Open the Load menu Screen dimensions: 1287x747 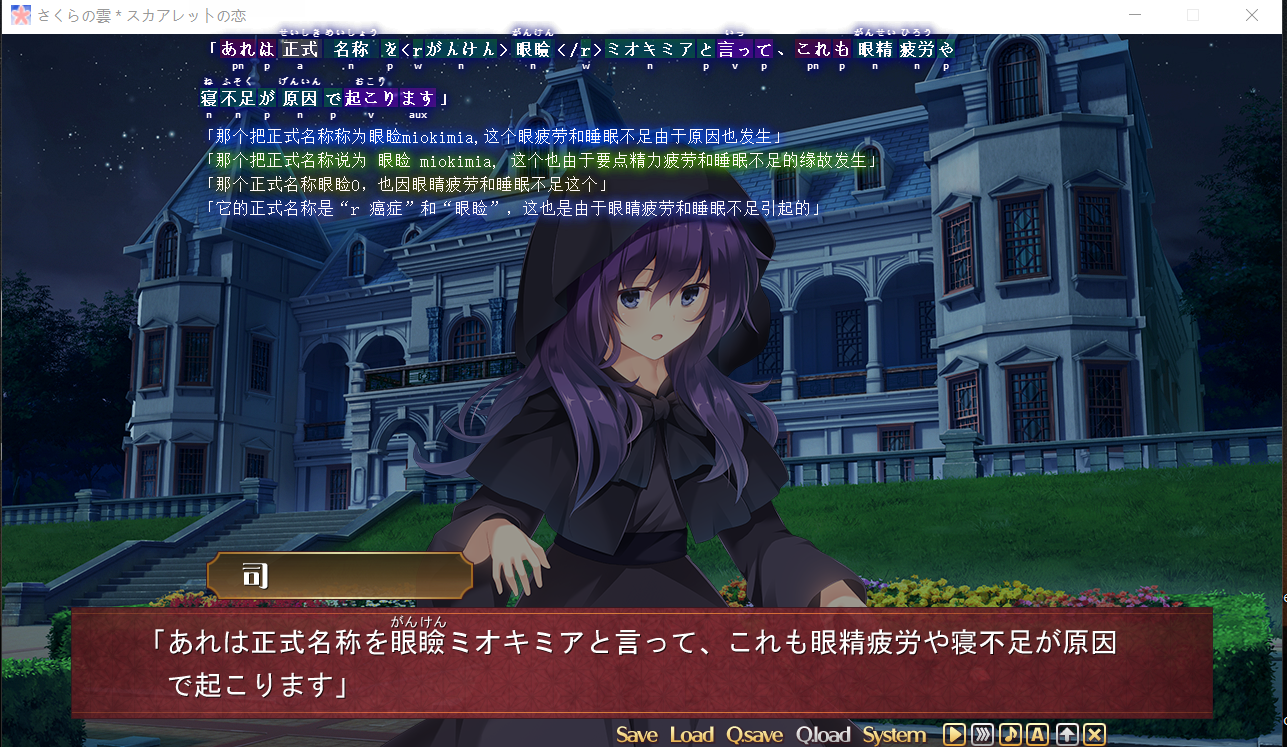click(691, 735)
